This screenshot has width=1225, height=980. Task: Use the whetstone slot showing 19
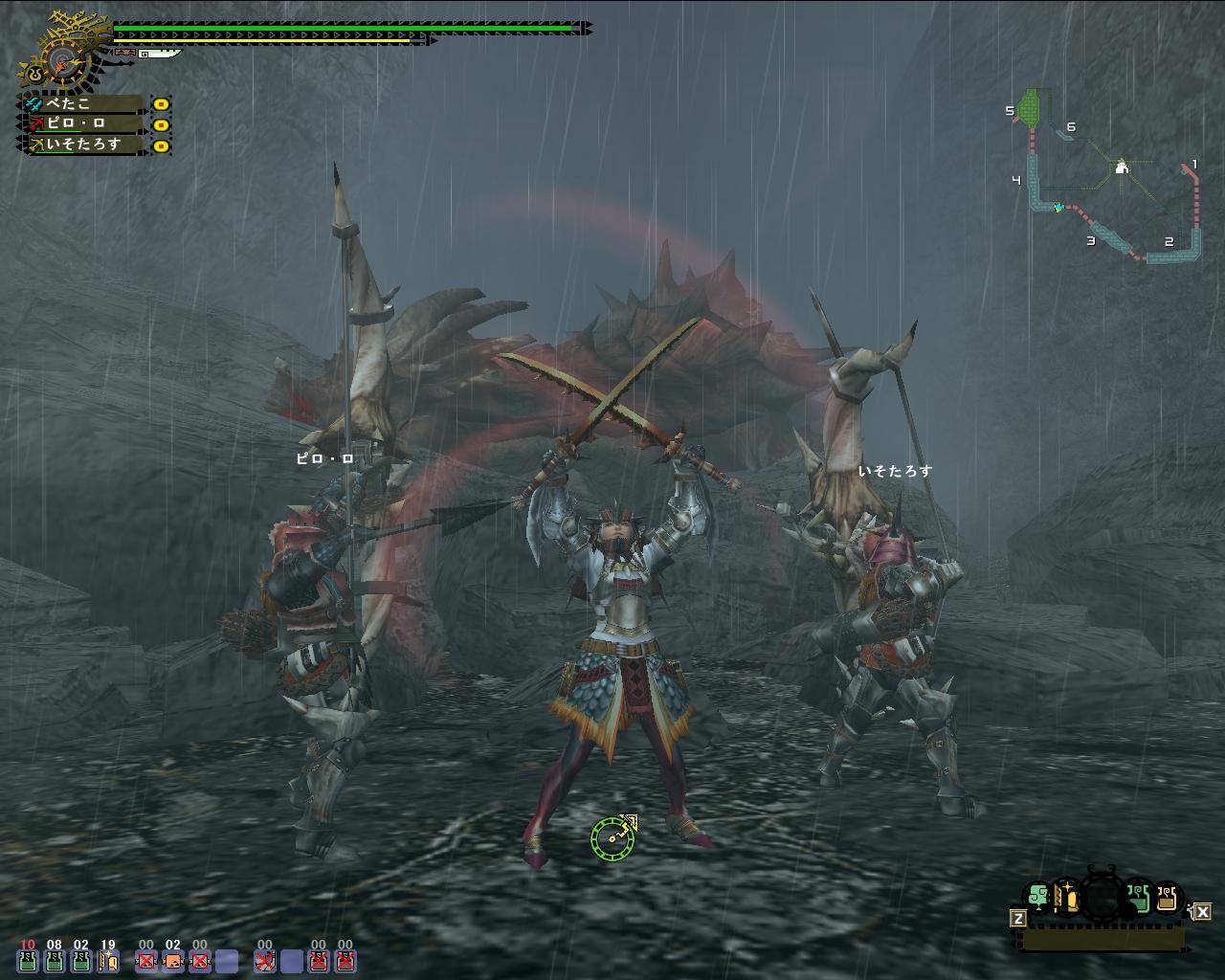tap(108, 960)
